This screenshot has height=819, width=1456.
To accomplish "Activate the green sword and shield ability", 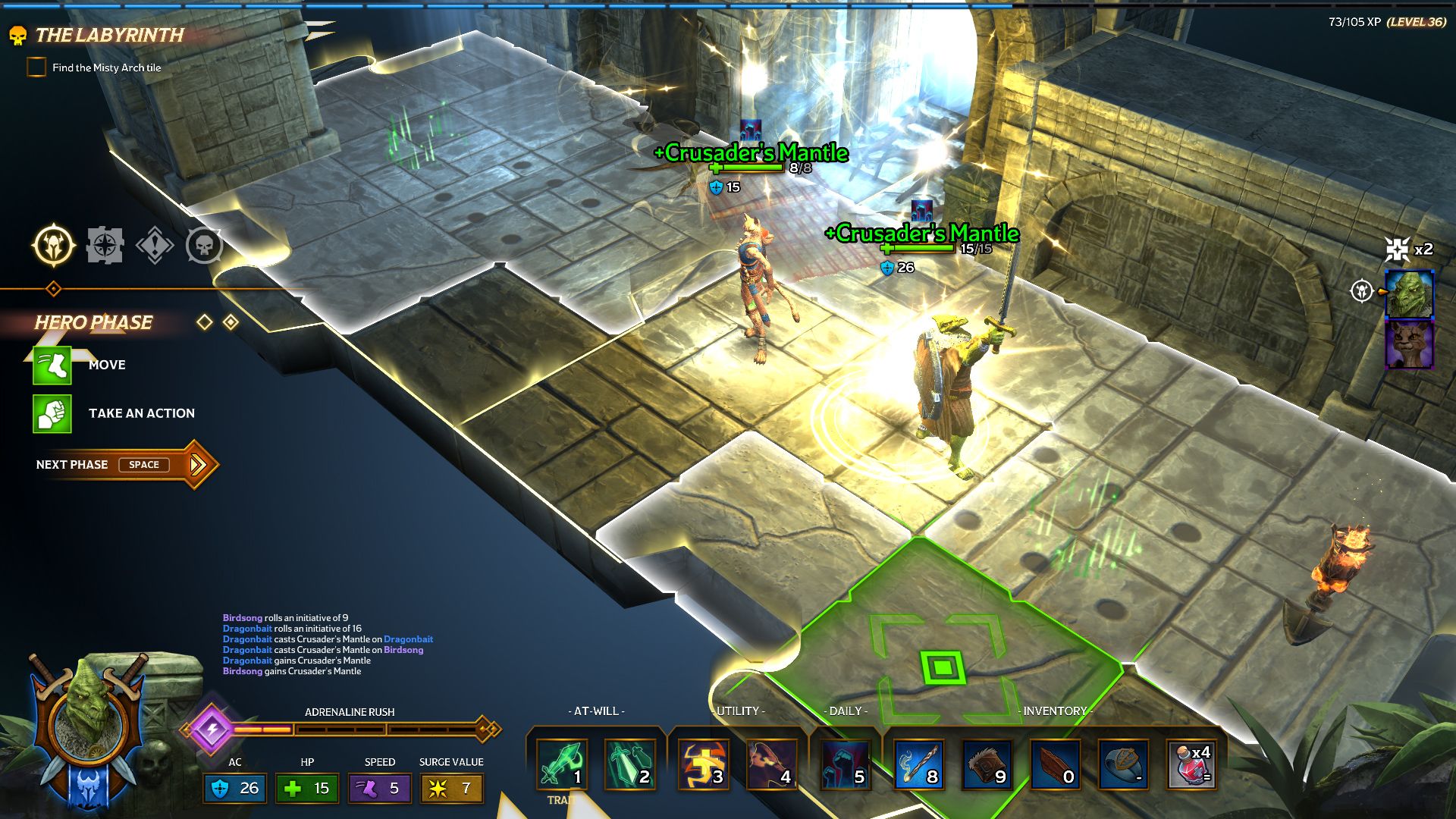I will [630, 764].
